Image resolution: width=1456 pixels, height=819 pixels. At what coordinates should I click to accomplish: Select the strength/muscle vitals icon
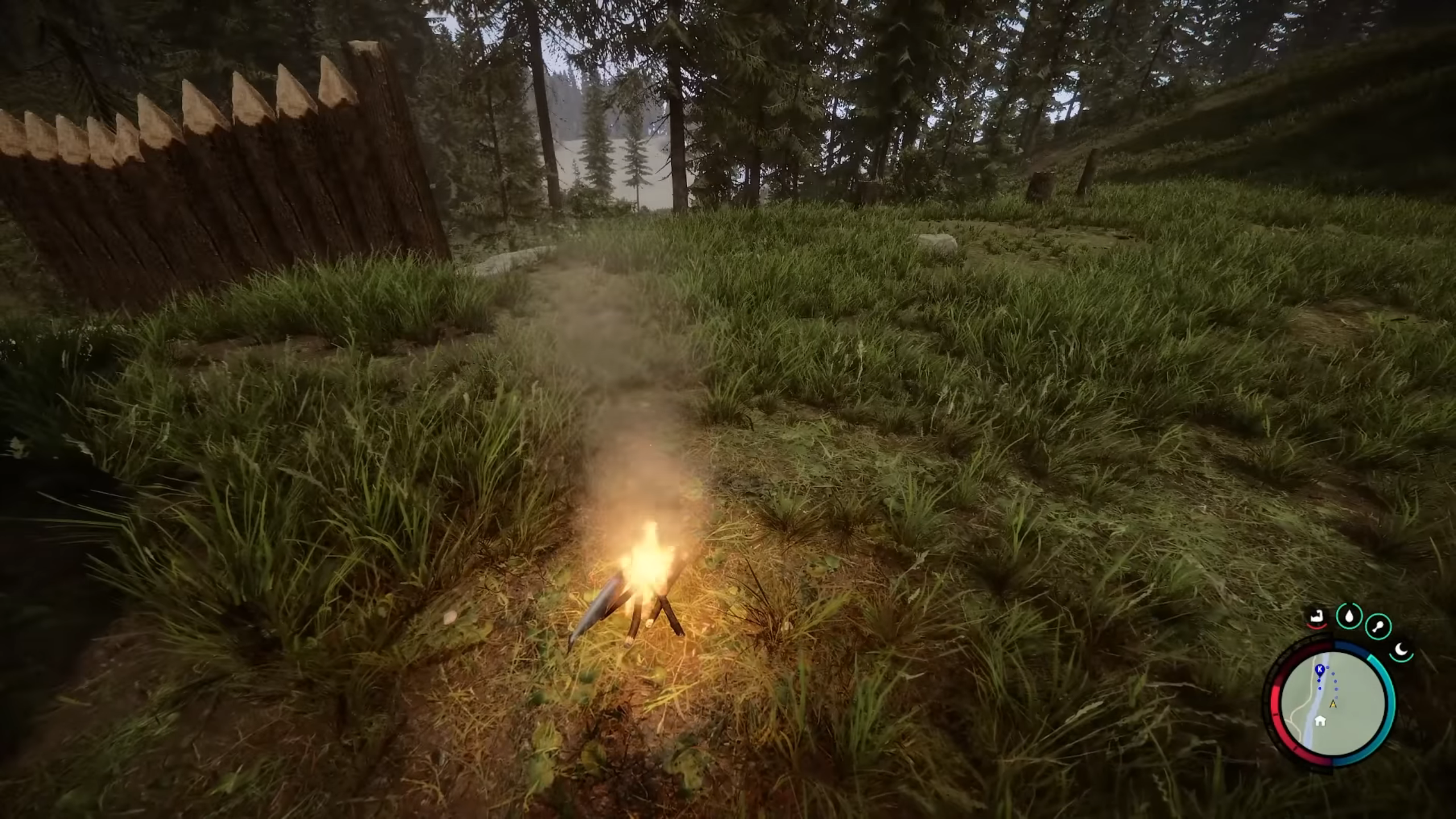(1316, 617)
